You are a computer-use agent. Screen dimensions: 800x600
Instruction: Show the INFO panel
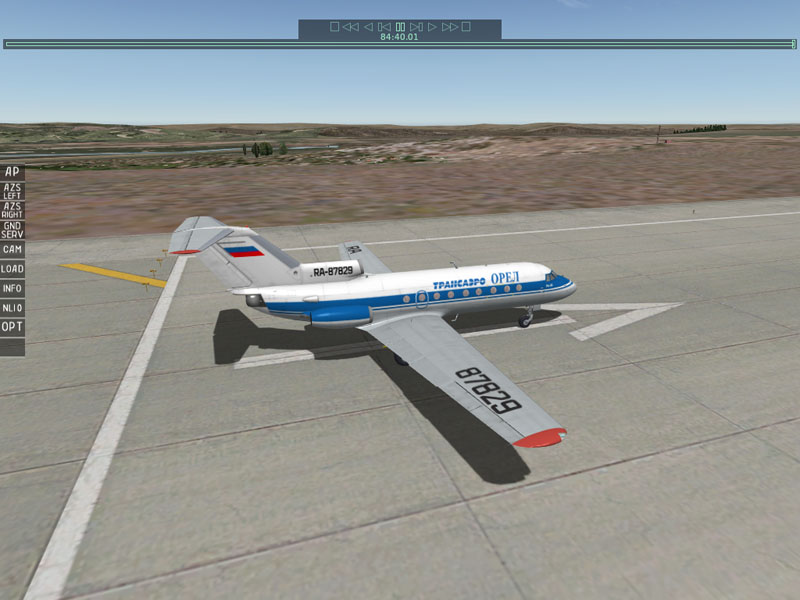click(x=12, y=289)
